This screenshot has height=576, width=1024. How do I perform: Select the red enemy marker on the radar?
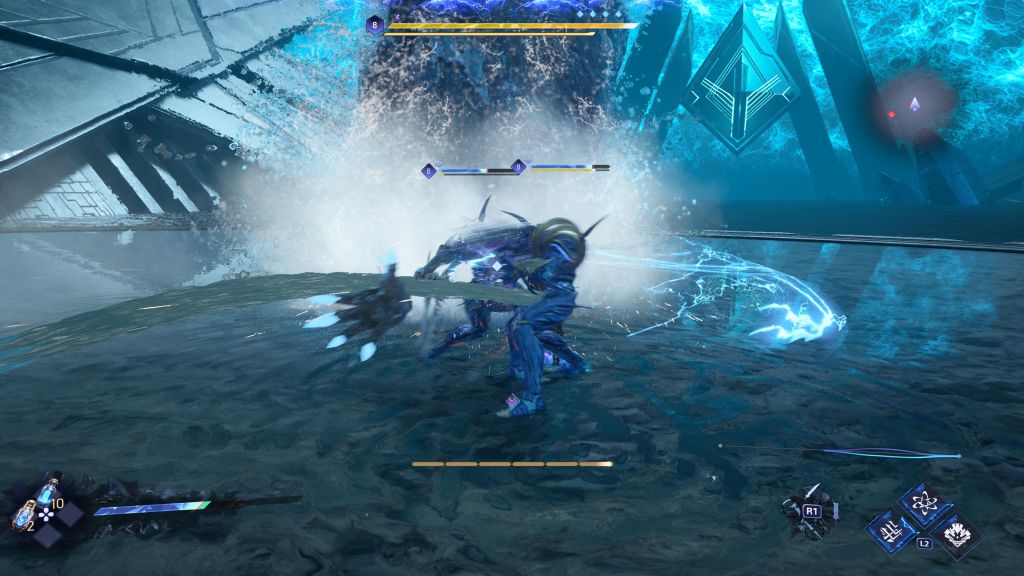pos(892,115)
